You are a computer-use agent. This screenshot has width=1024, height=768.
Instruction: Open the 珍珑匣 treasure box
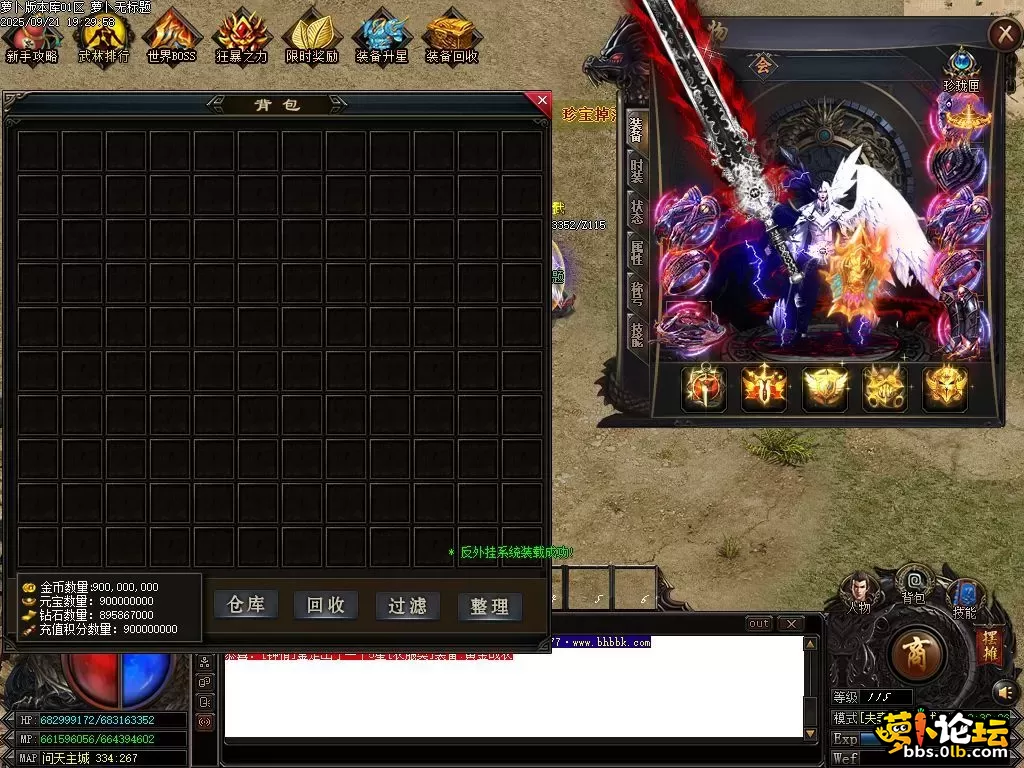coord(962,66)
